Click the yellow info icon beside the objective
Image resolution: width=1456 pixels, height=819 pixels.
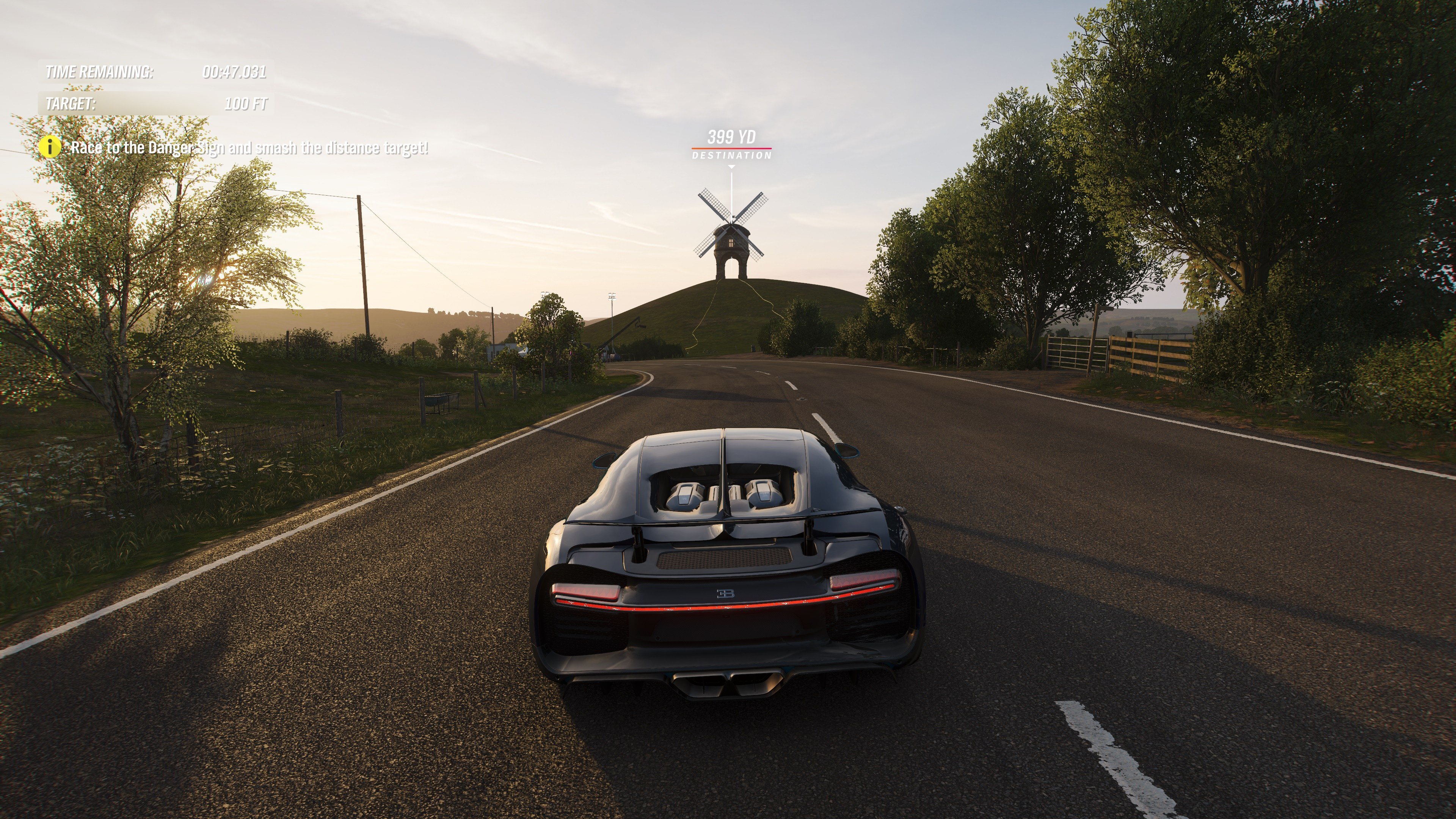click(50, 147)
